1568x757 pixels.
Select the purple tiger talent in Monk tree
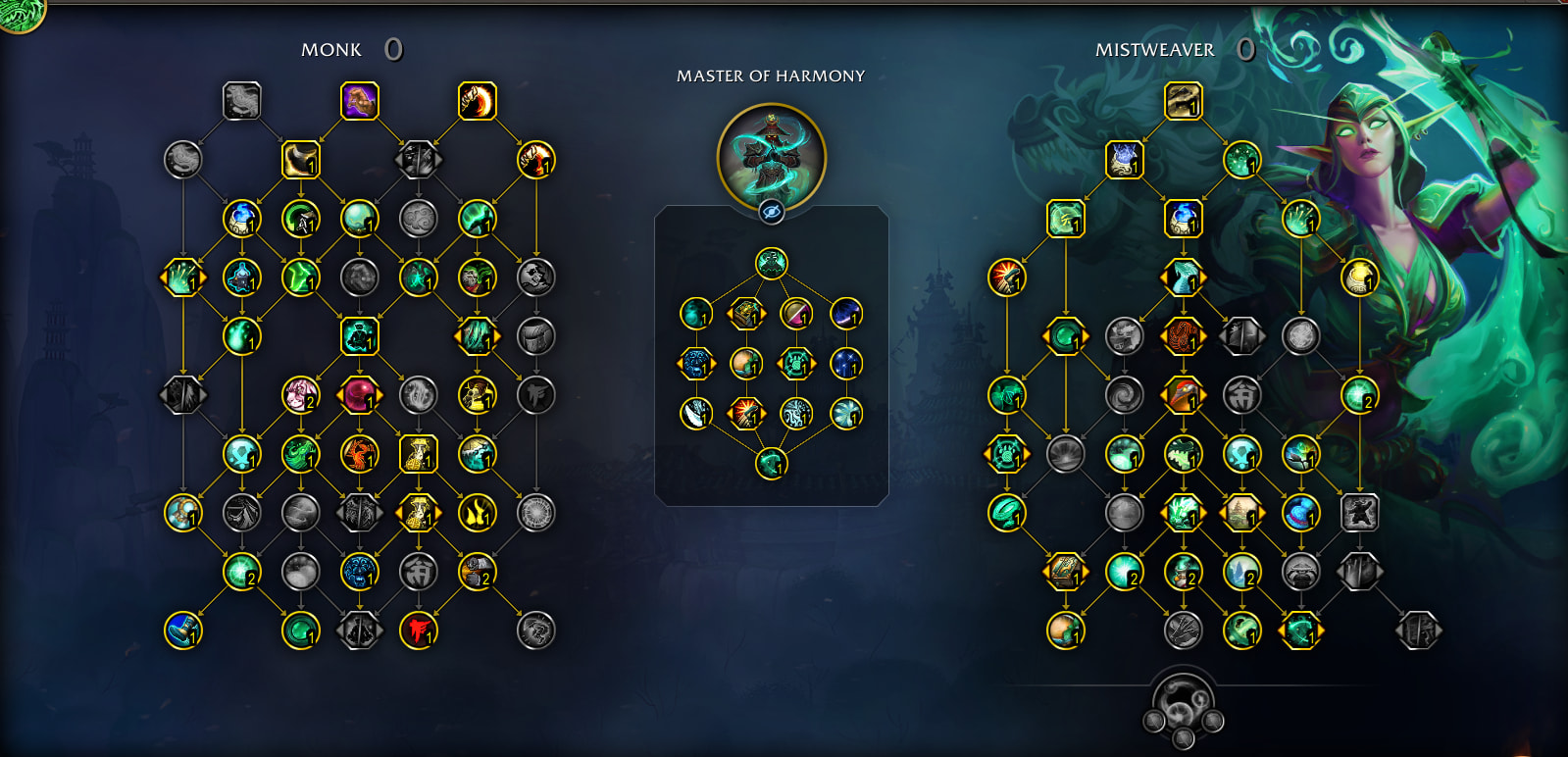coord(360,101)
